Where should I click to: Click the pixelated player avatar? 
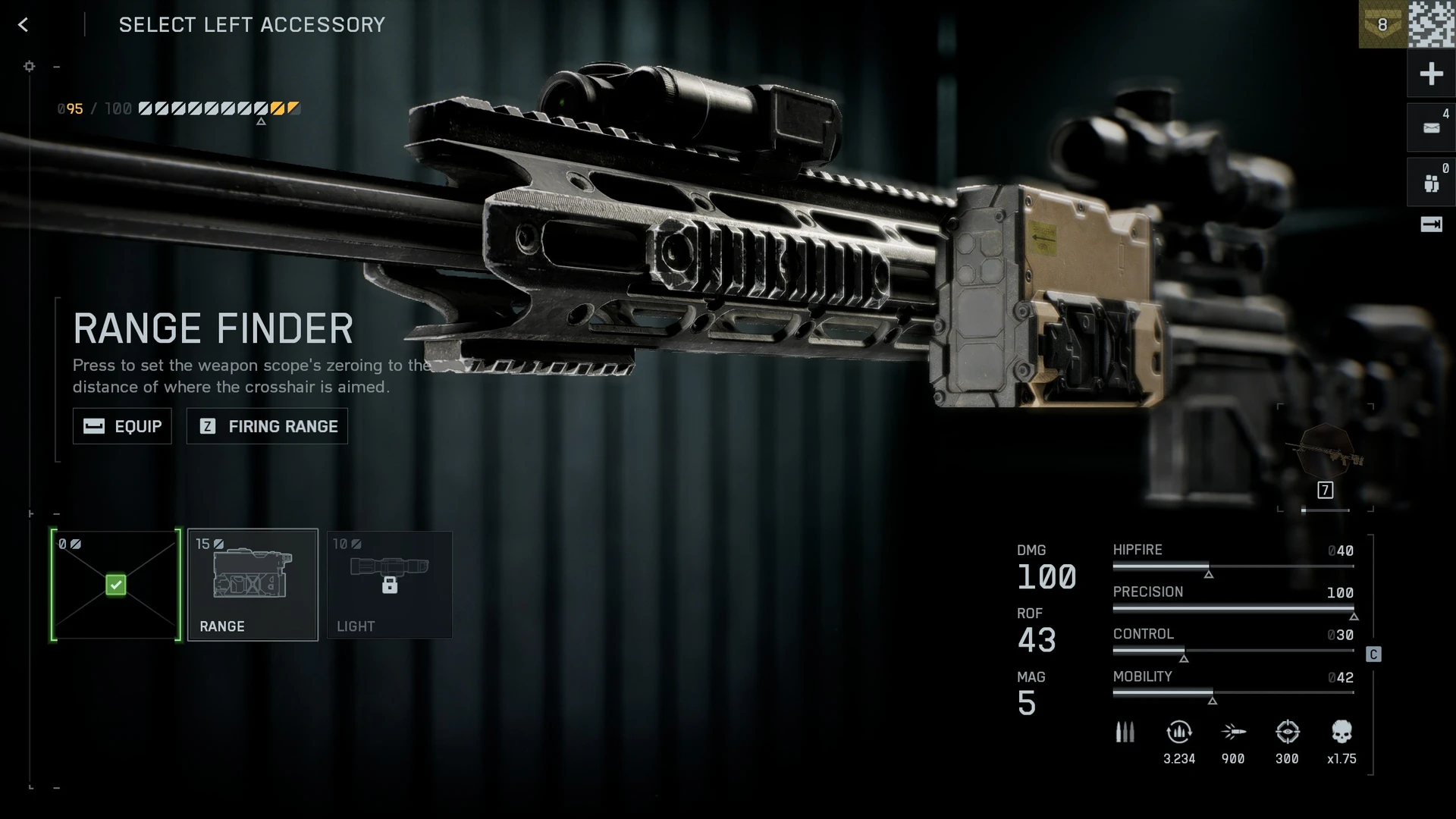point(1432,25)
